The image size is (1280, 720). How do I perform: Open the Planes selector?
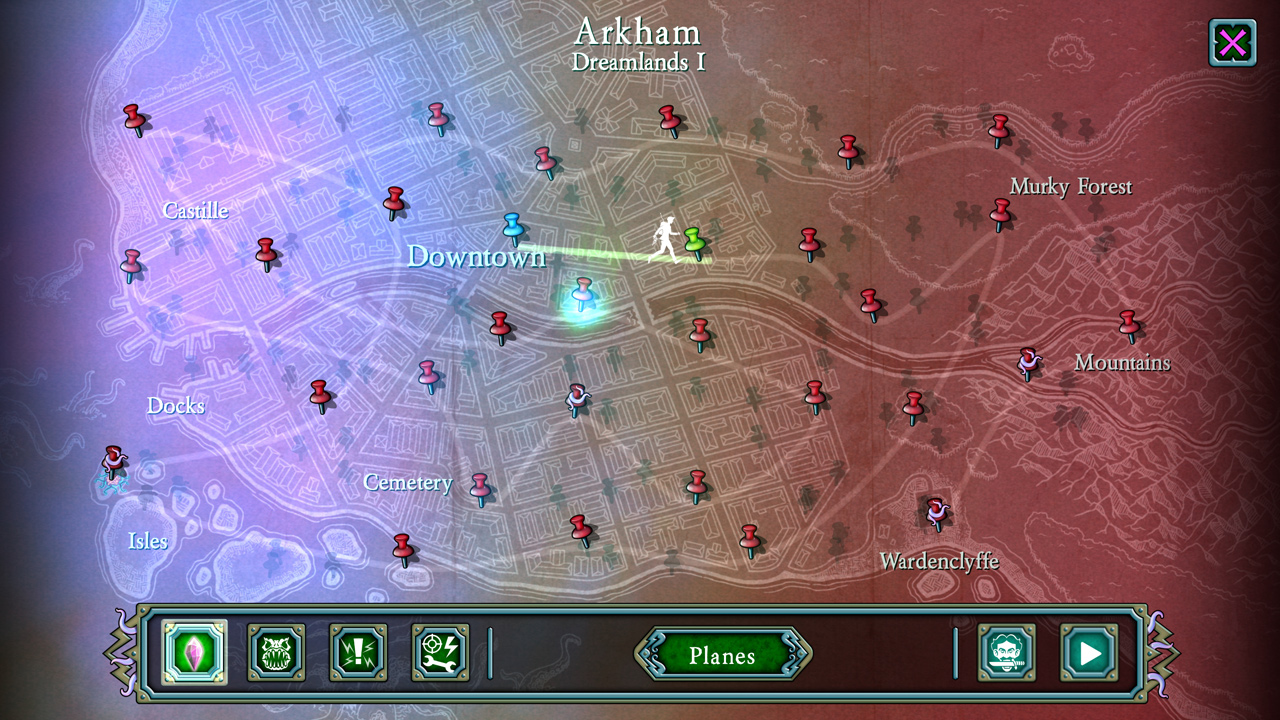[x=723, y=656]
